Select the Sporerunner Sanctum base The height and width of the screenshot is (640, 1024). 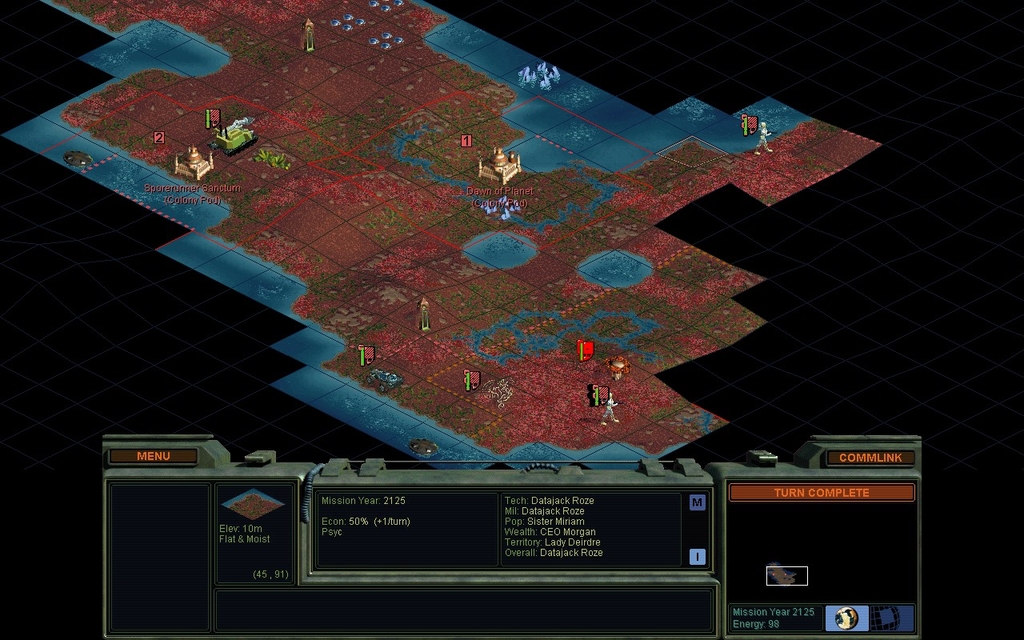[x=193, y=162]
